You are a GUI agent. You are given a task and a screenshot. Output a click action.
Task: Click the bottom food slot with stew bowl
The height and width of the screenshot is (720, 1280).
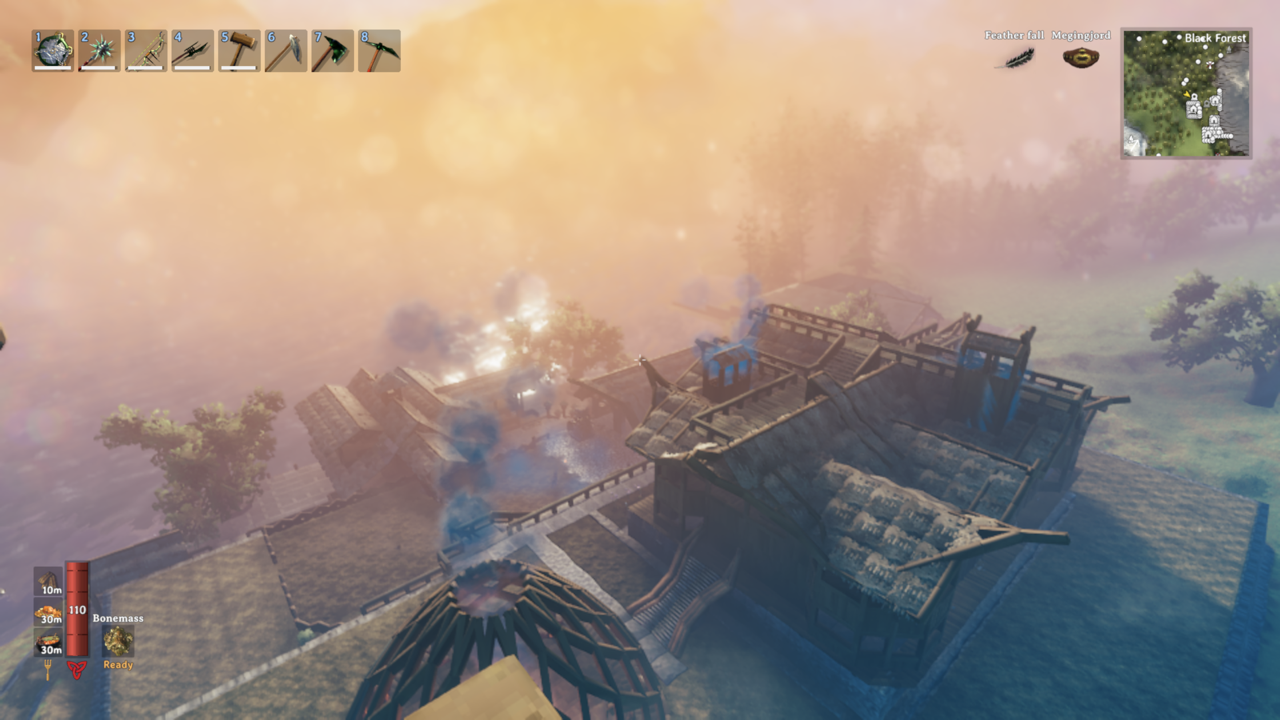pyautogui.click(x=48, y=643)
